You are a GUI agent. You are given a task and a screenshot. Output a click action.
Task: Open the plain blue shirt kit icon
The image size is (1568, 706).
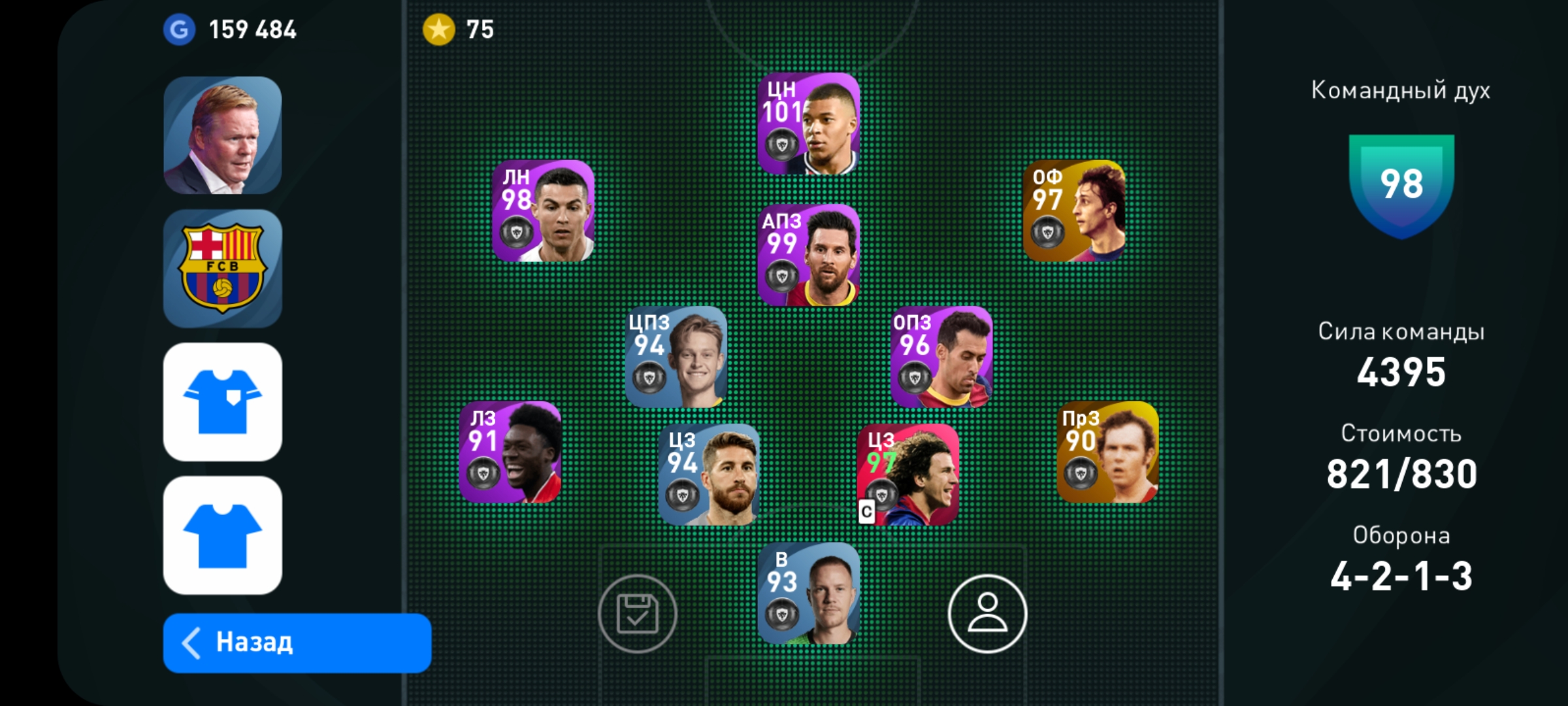223,535
